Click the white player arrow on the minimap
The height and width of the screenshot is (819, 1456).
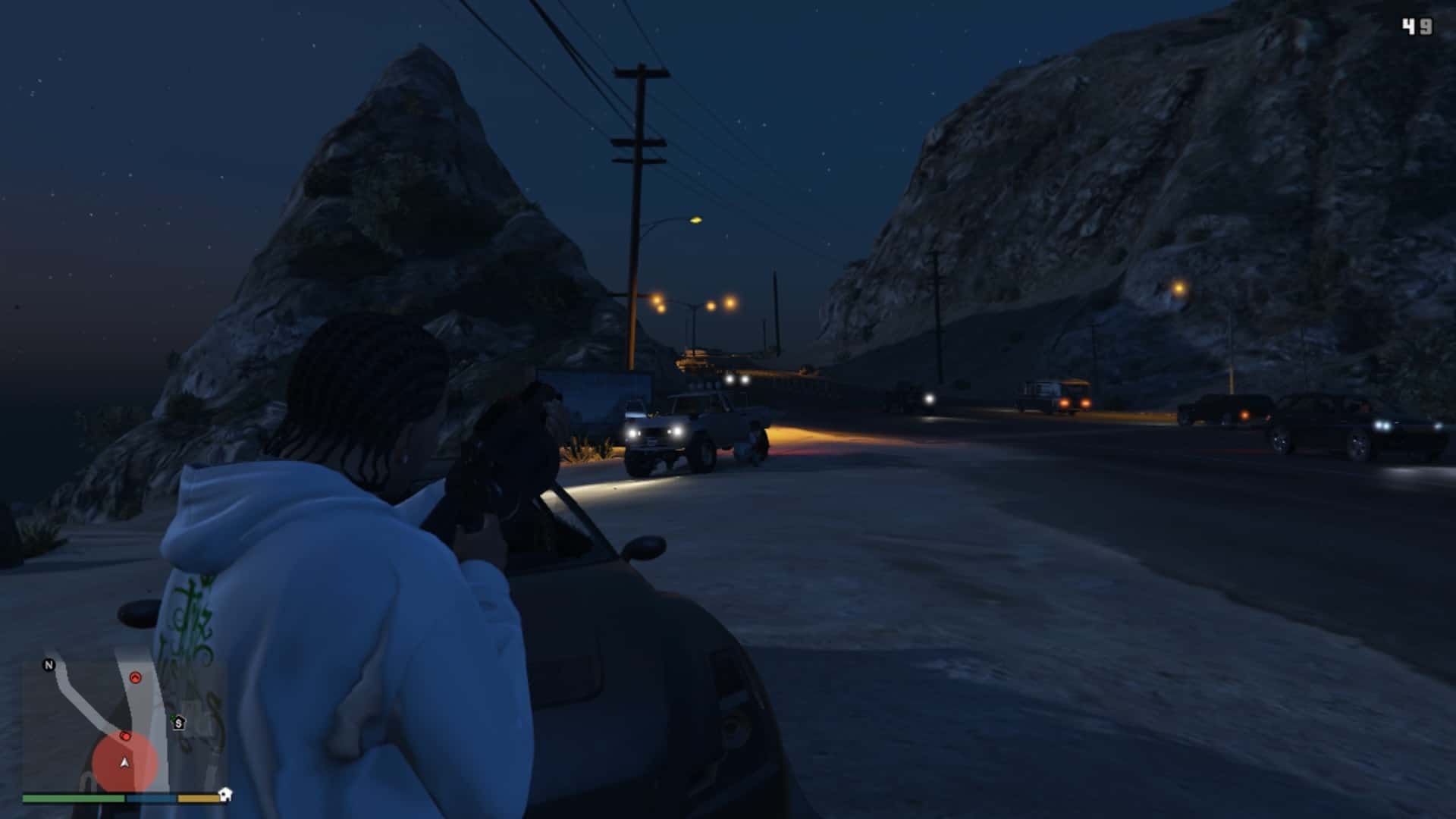click(x=124, y=763)
